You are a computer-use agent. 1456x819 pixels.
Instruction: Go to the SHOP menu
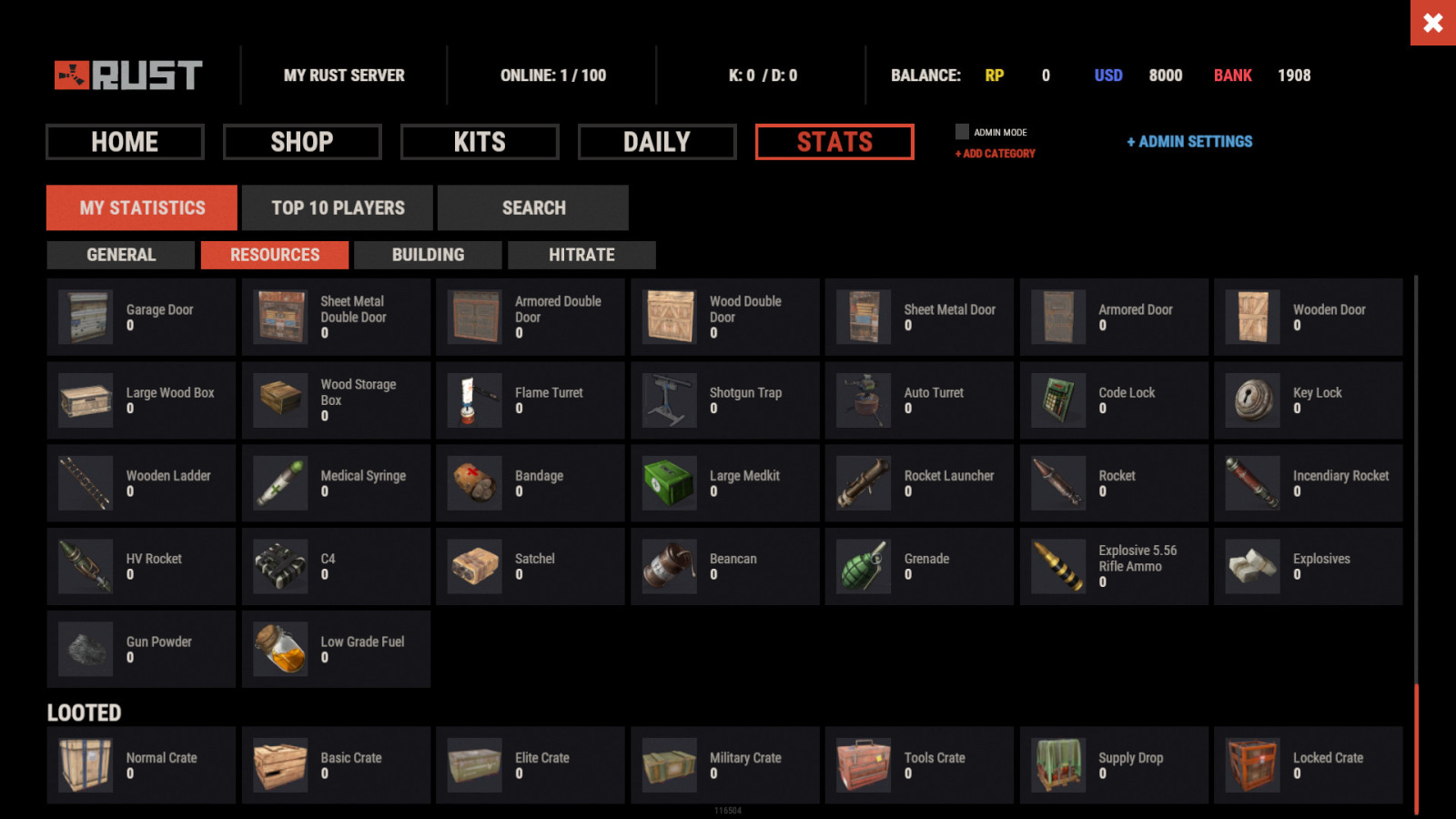[302, 142]
